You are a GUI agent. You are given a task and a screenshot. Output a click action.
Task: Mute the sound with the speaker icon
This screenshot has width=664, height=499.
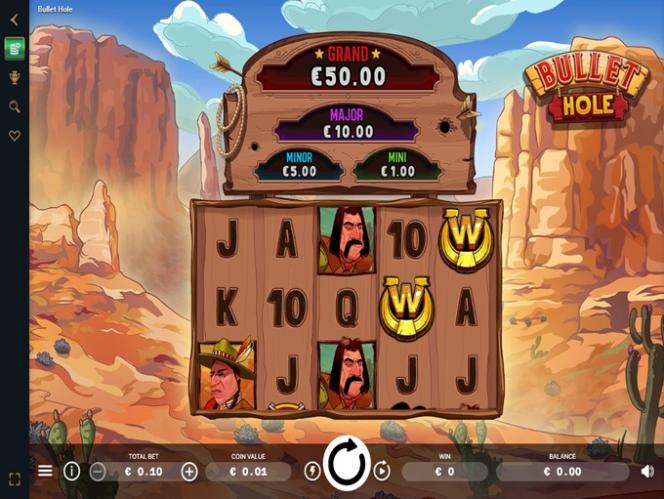646,471
